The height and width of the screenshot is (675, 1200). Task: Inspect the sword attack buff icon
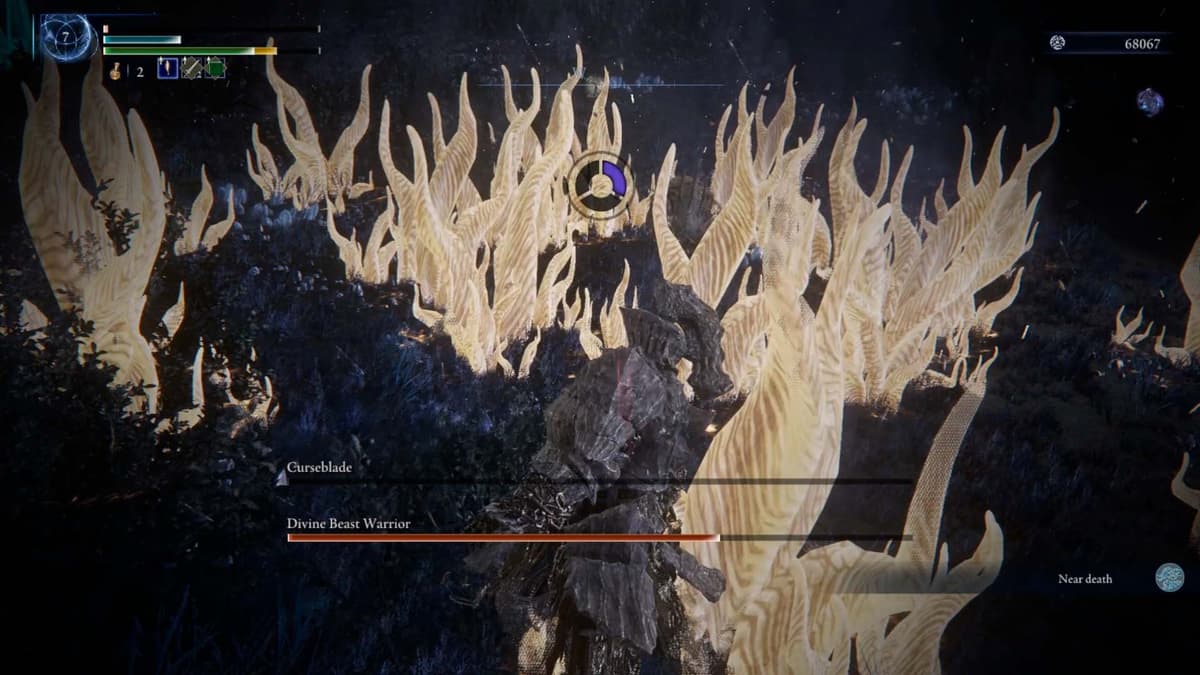click(191, 69)
